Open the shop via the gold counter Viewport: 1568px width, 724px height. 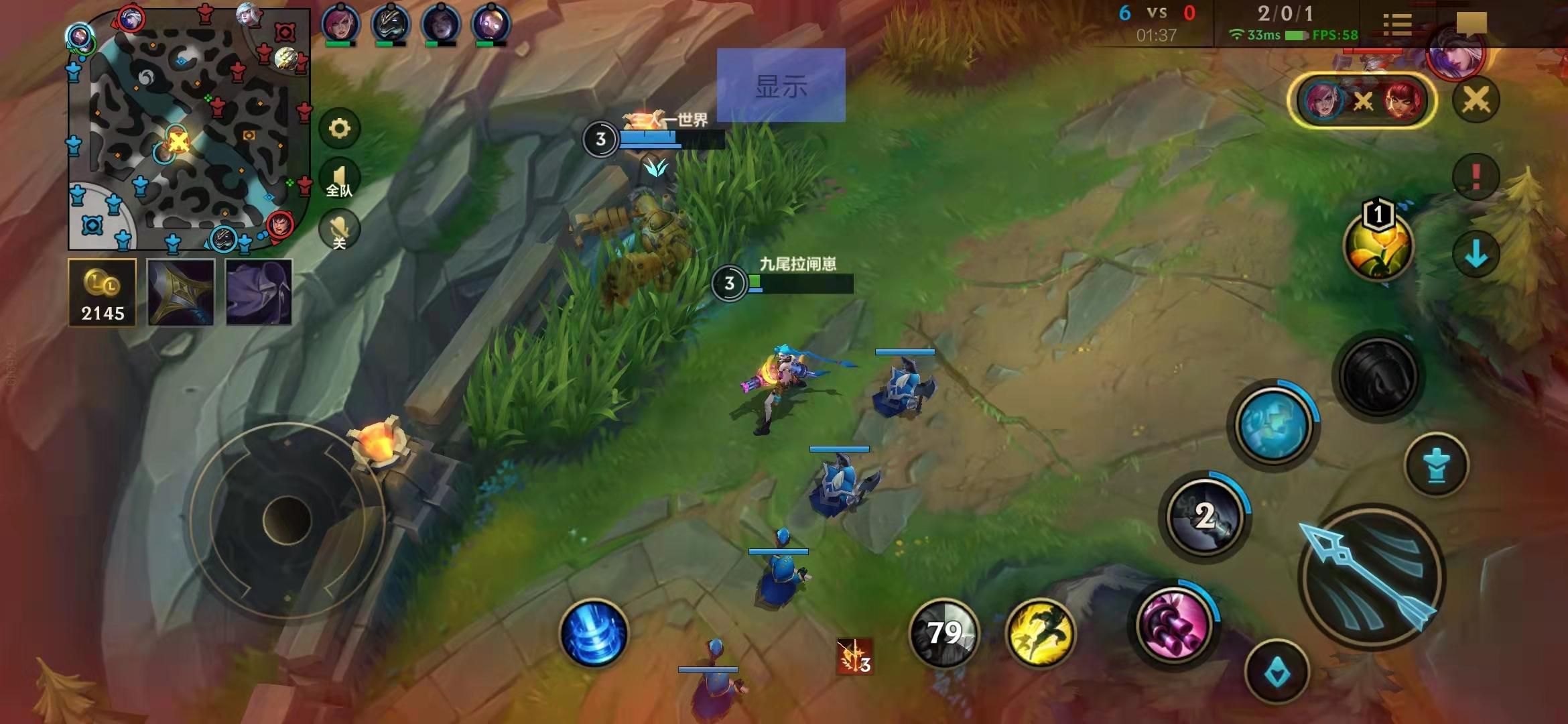pyautogui.click(x=102, y=292)
